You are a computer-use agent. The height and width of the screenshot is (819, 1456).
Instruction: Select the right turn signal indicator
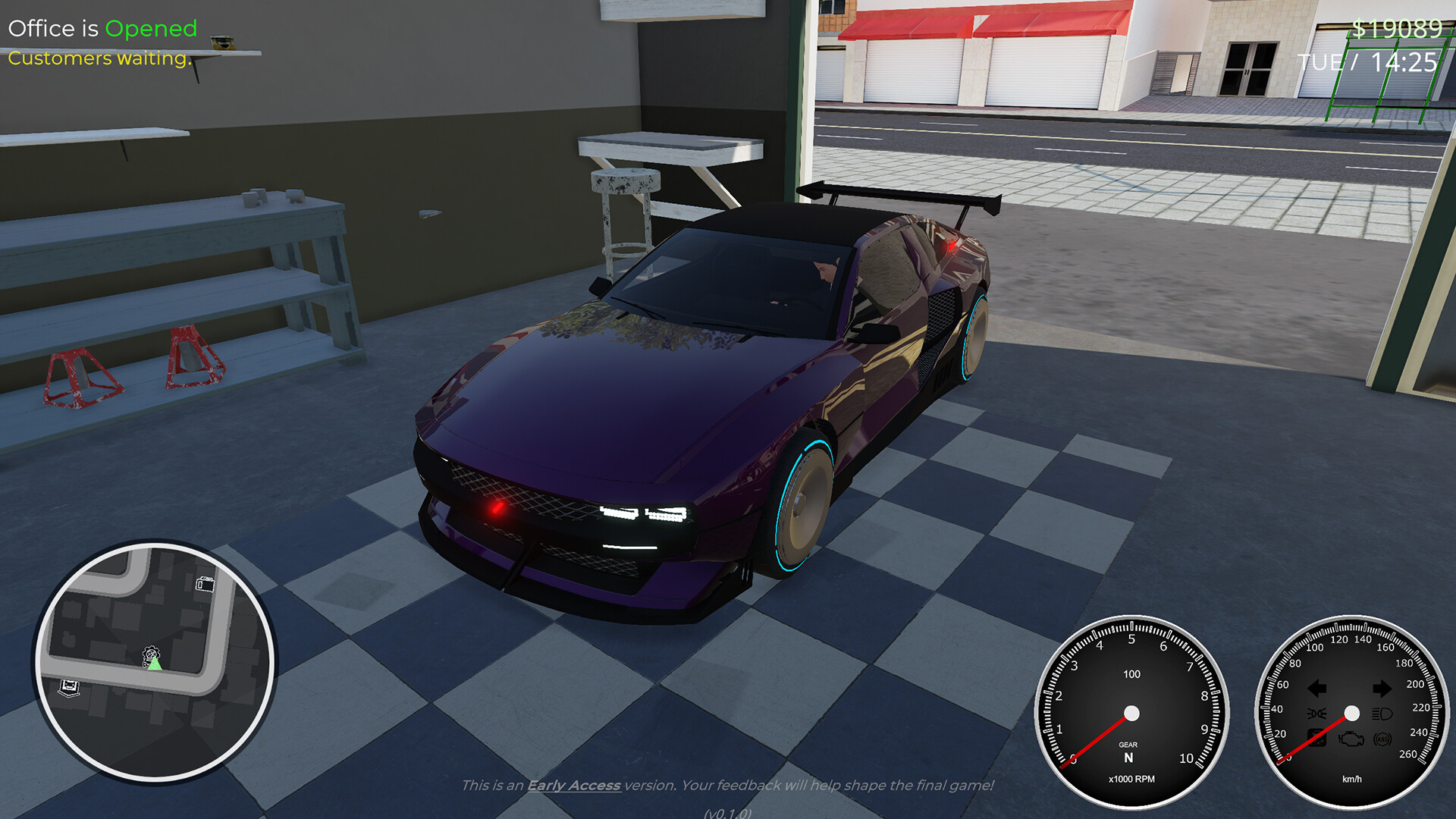(1382, 688)
